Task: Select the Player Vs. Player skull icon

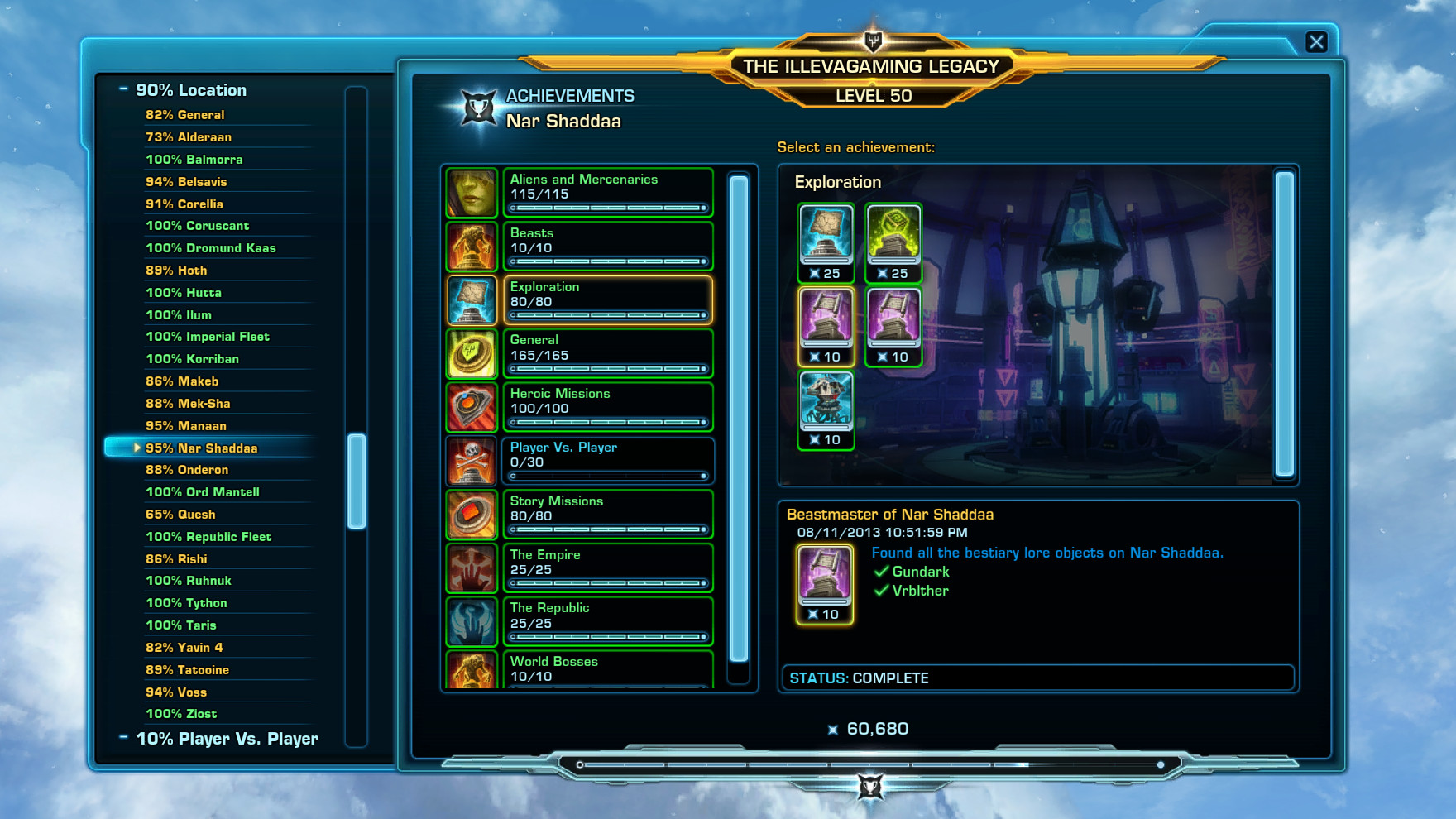Action: 472,461
